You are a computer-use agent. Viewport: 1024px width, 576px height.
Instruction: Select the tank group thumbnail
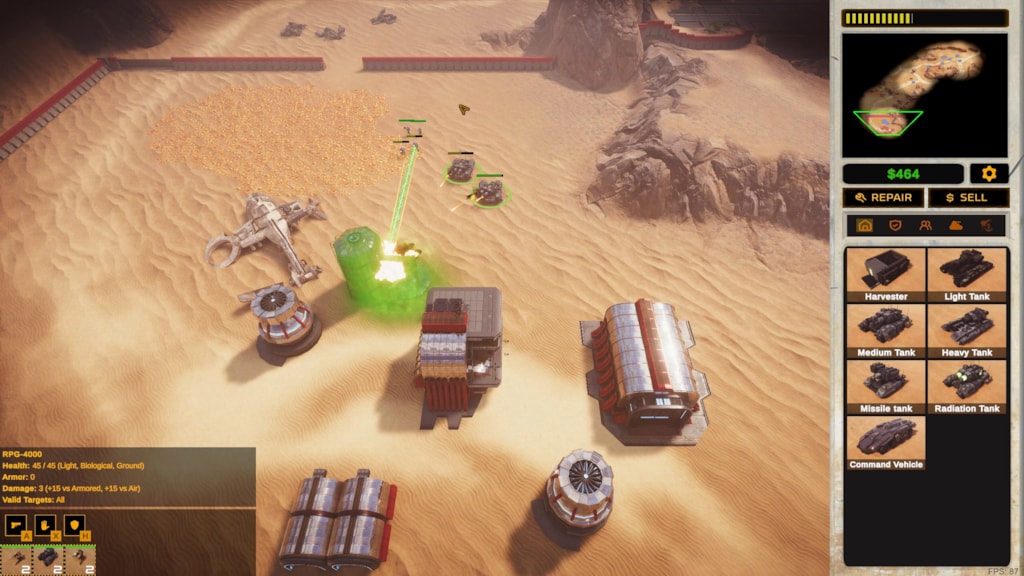(x=49, y=560)
